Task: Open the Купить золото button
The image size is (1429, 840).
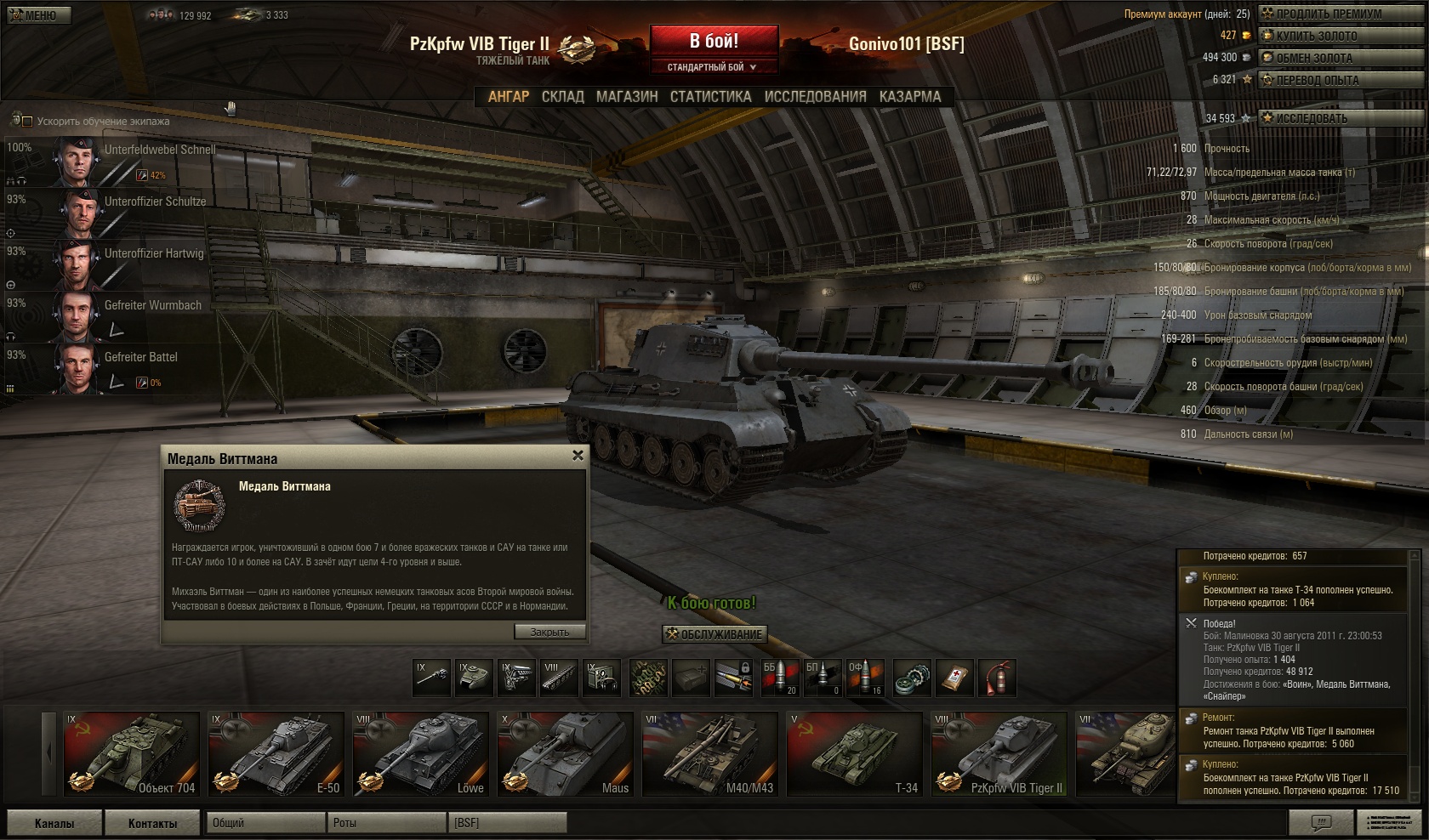Action: 1328,36
